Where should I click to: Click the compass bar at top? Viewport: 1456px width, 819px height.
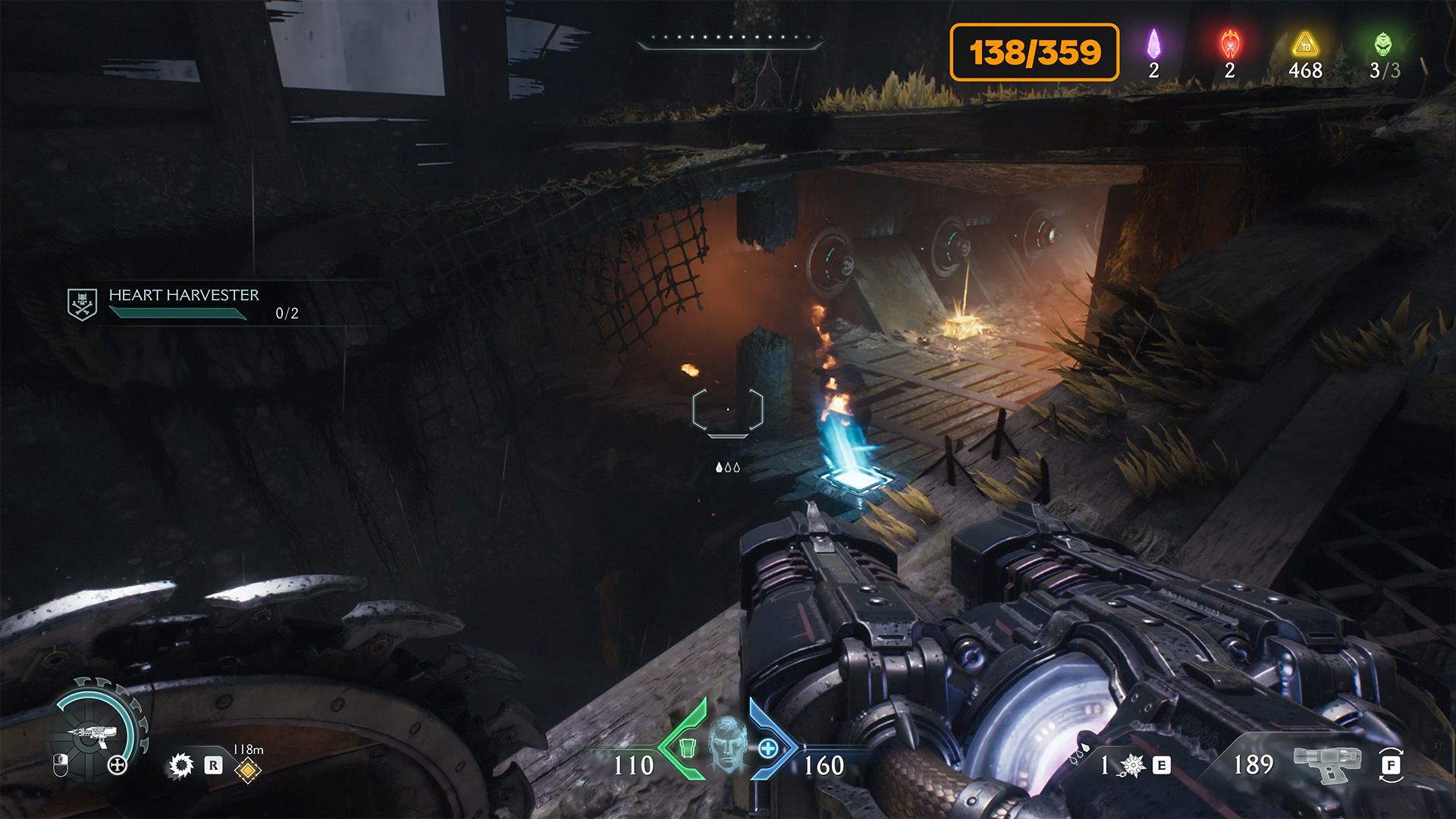click(x=730, y=40)
